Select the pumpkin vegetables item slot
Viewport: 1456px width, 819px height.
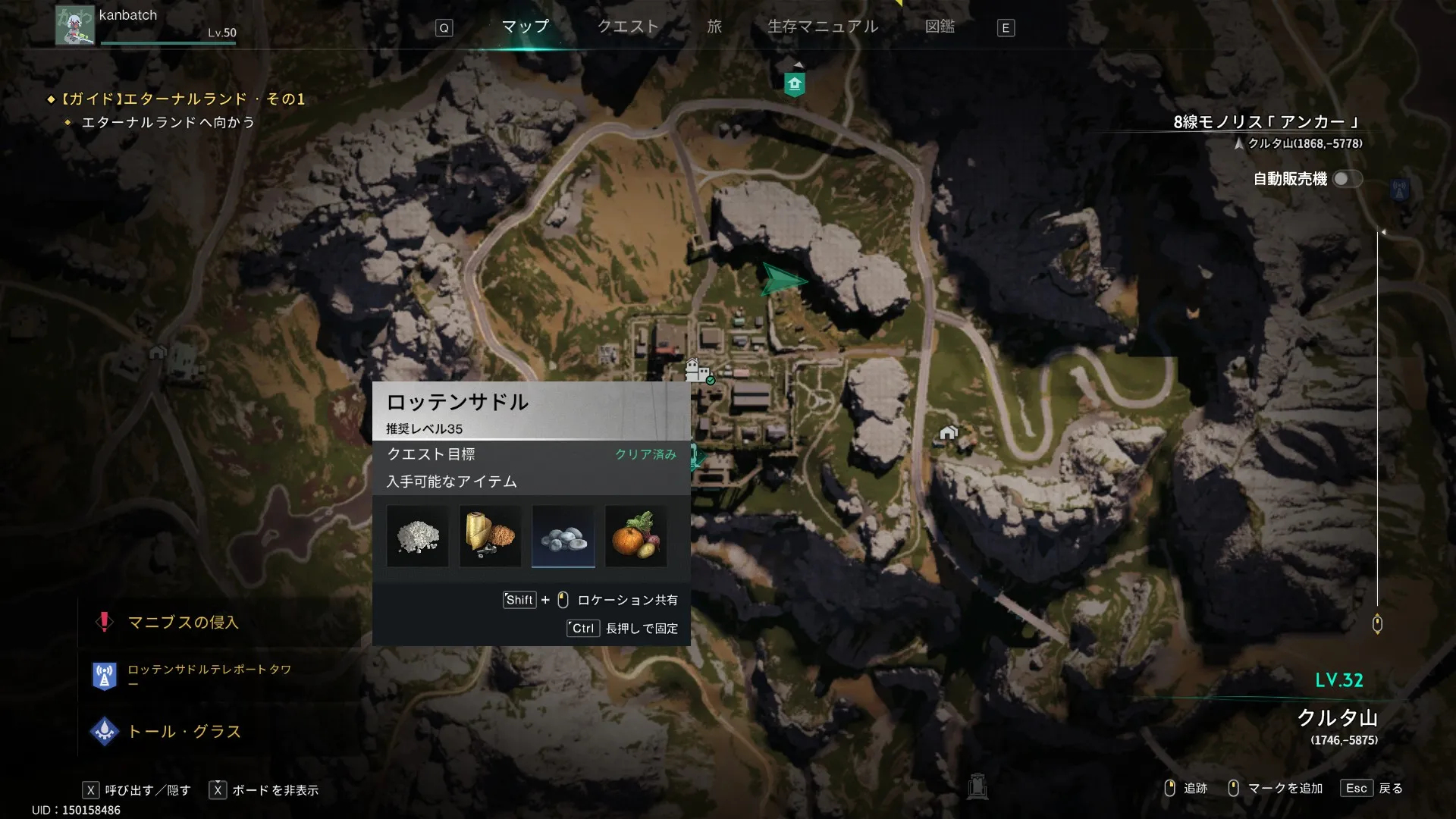click(x=635, y=536)
